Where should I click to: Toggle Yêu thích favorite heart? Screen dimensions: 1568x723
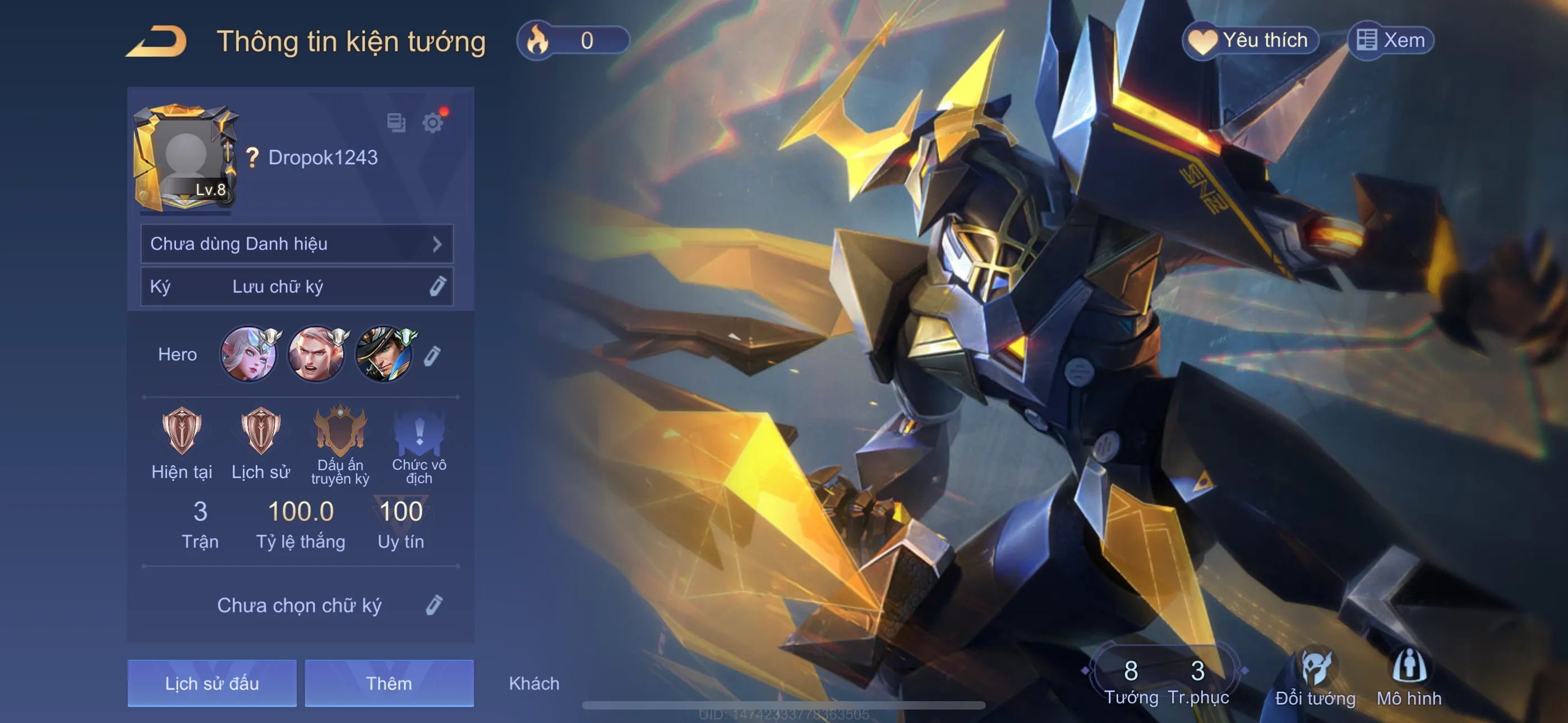pyautogui.click(x=1251, y=40)
